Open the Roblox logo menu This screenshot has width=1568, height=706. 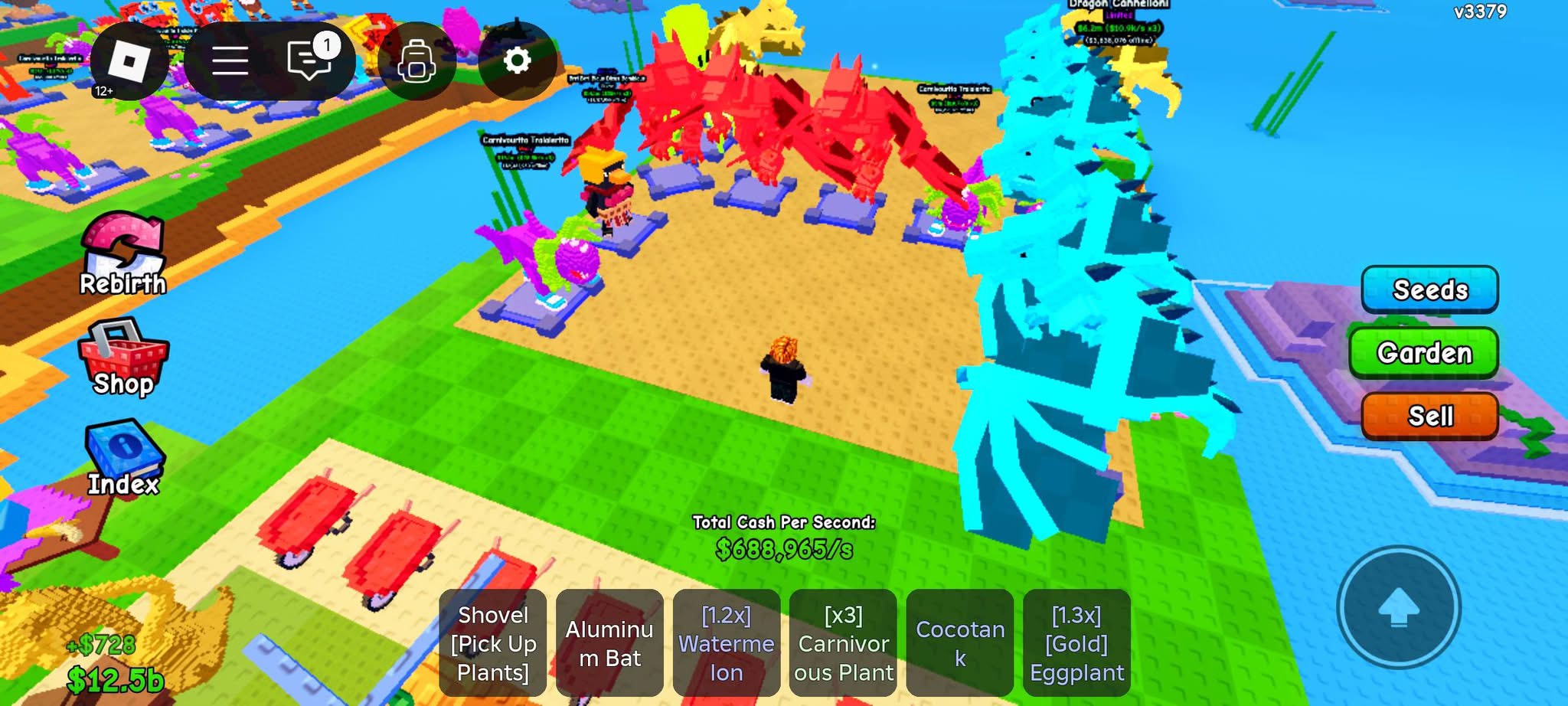point(129,60)
